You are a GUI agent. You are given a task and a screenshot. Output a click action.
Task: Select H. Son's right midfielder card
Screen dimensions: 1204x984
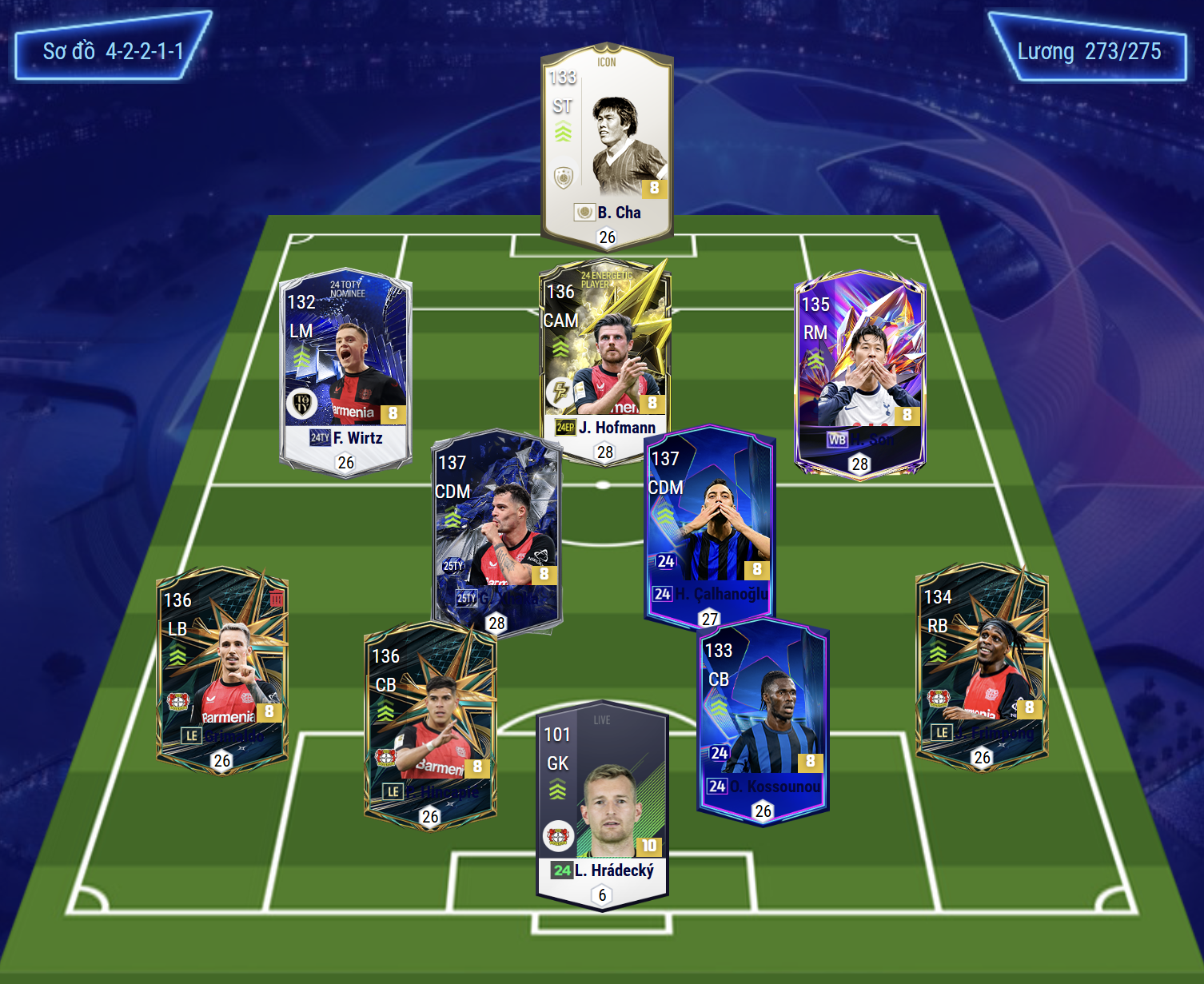(x=859, y=368)
